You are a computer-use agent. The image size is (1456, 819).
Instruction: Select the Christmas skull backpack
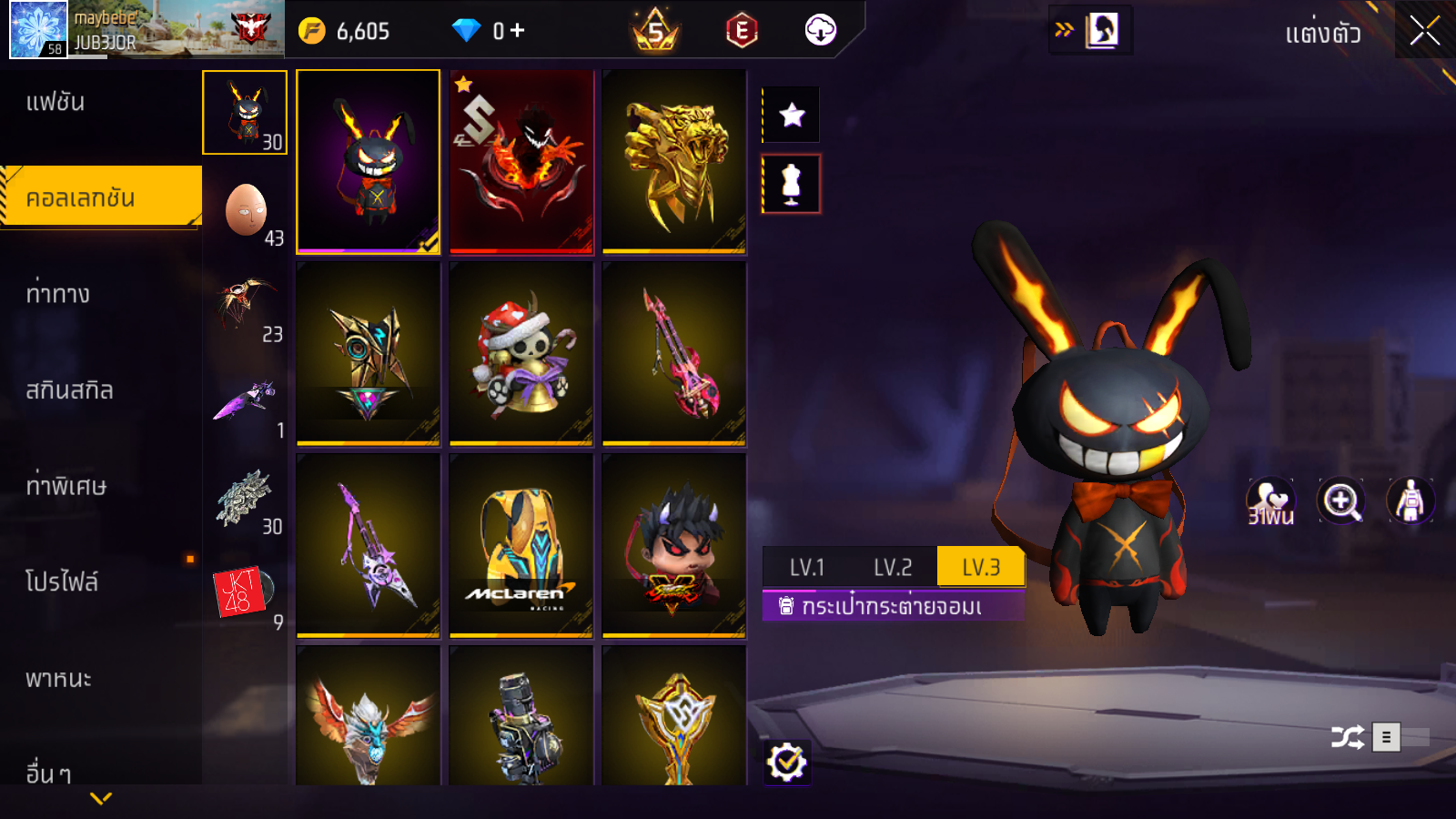point(521,354)
